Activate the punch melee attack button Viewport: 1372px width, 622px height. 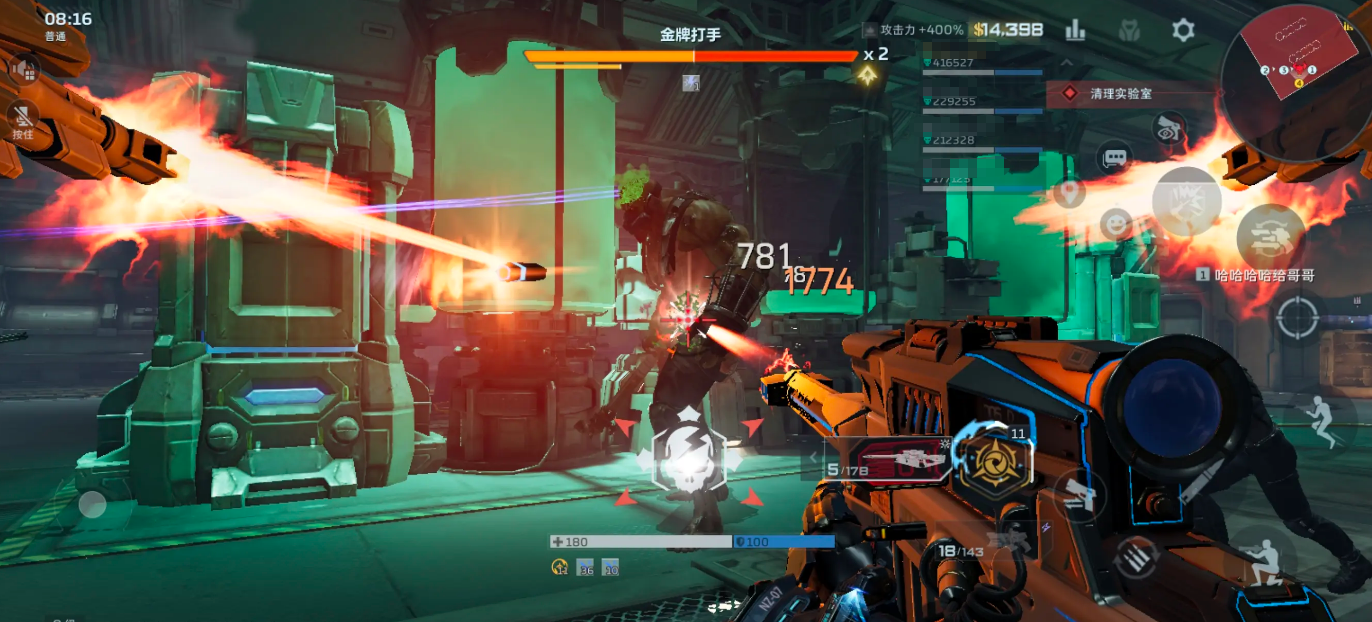[1186, 201]
